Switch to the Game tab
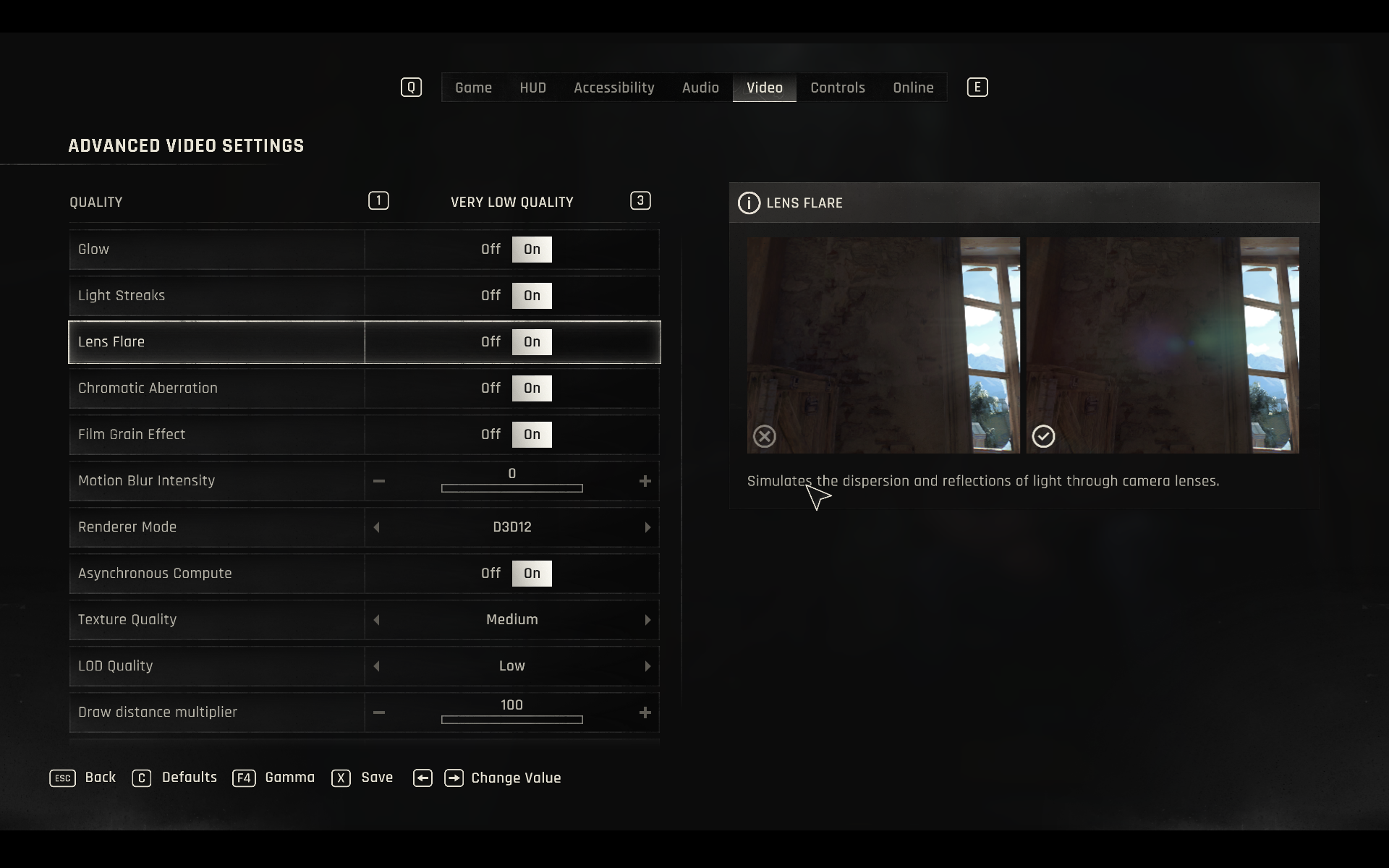This screenshot has height=868, width=1389. [x=473, y=88]
